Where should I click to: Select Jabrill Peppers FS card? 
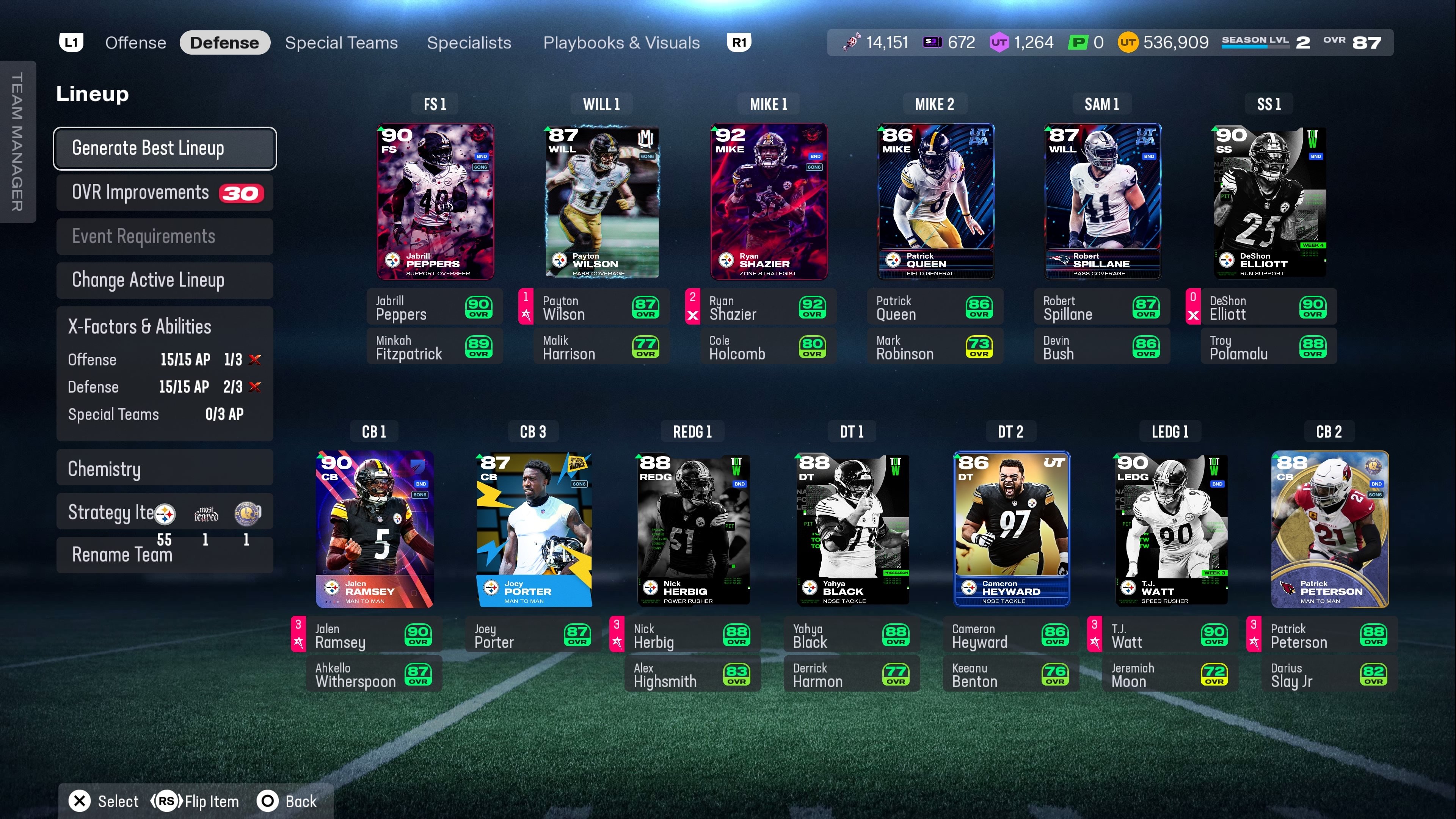coord(435,202)
